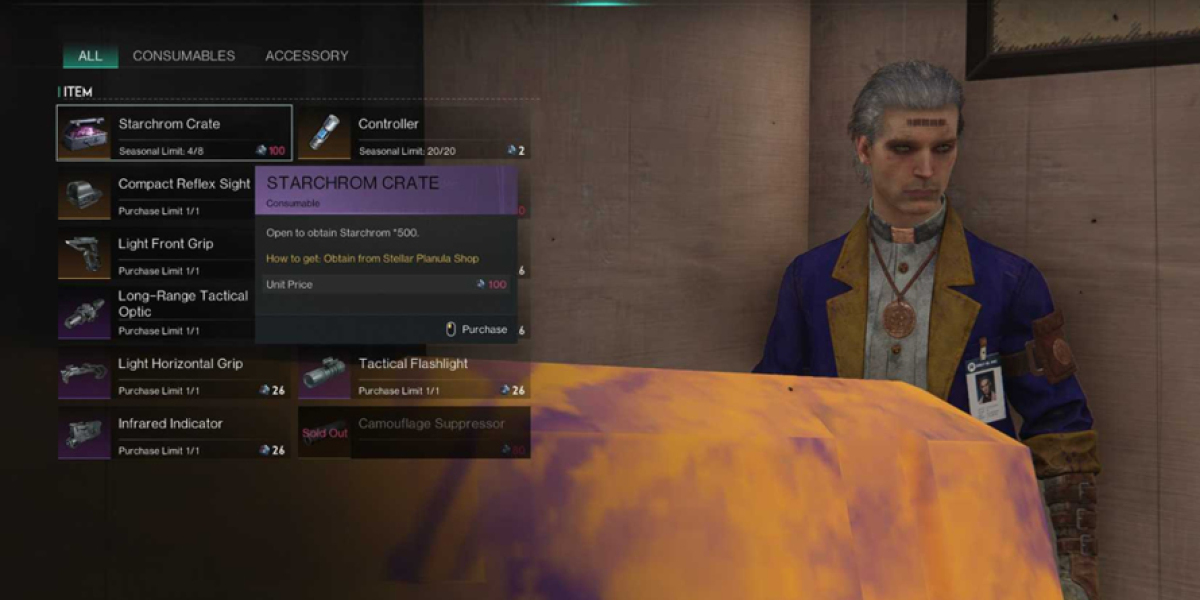Choose the Light Horizontal Grip listing

(174, 373)
